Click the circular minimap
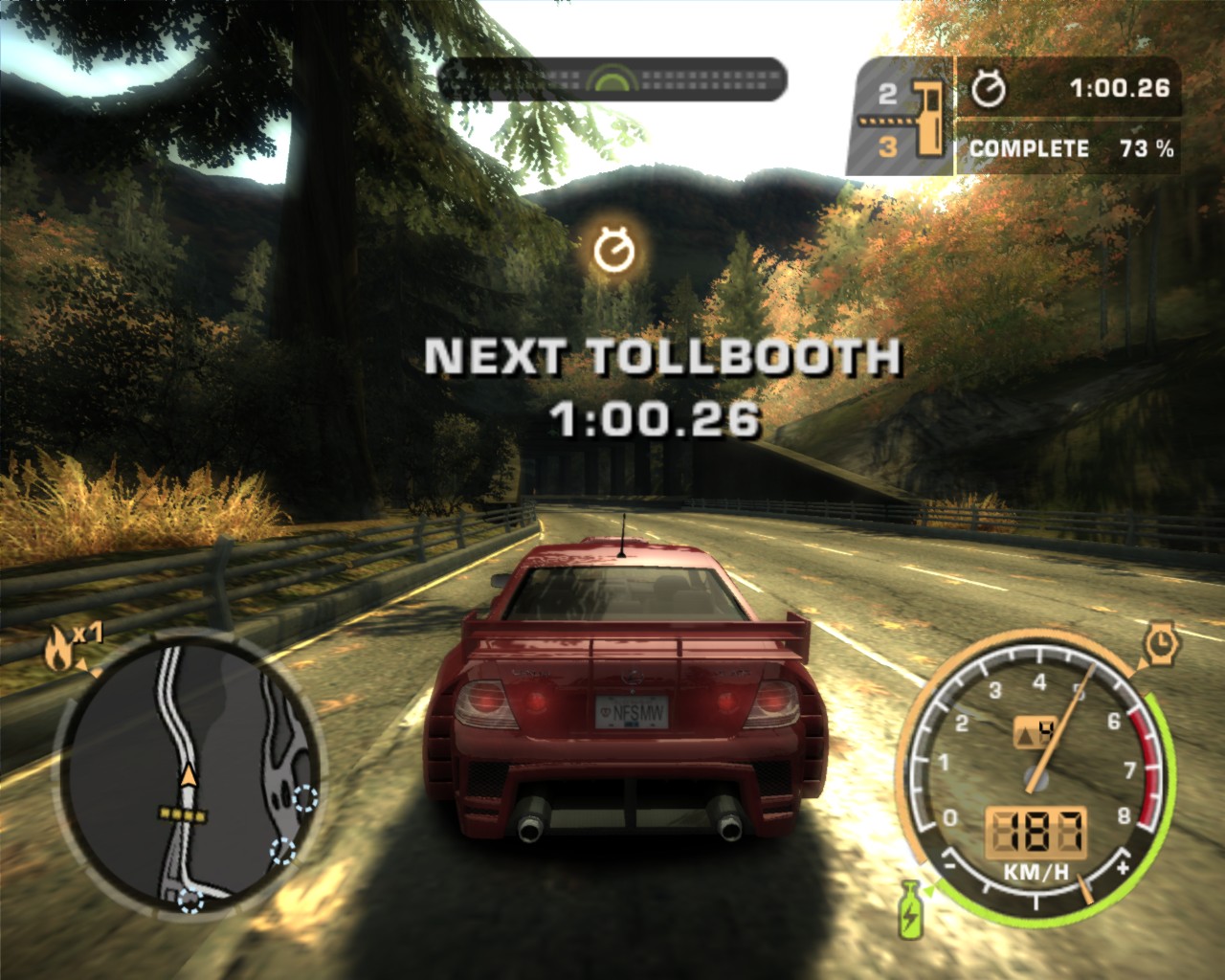 pos(186,773)
